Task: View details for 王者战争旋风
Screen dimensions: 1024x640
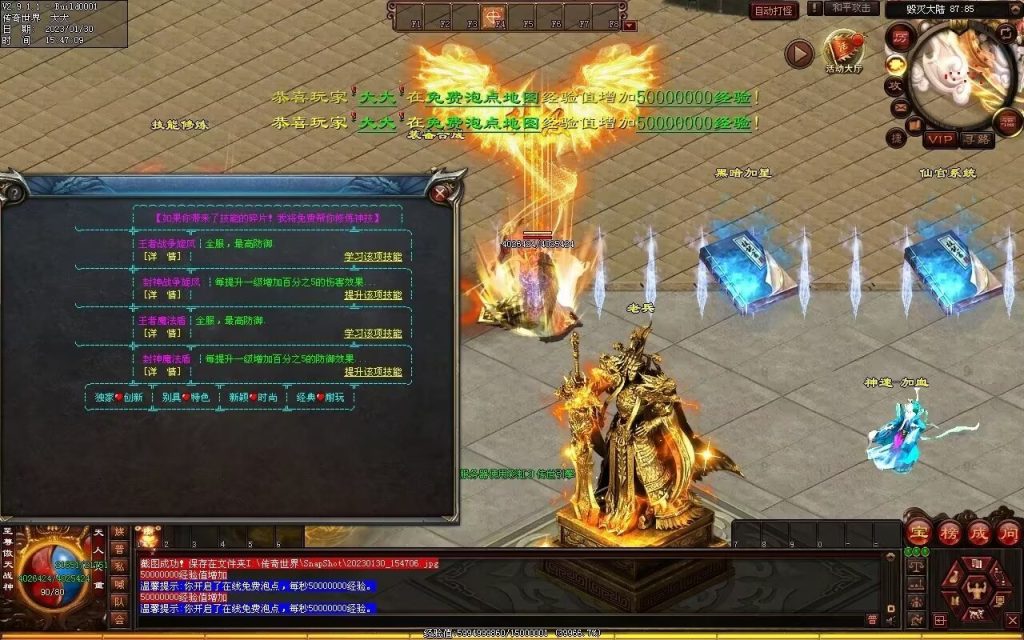Action: point(161,257)
